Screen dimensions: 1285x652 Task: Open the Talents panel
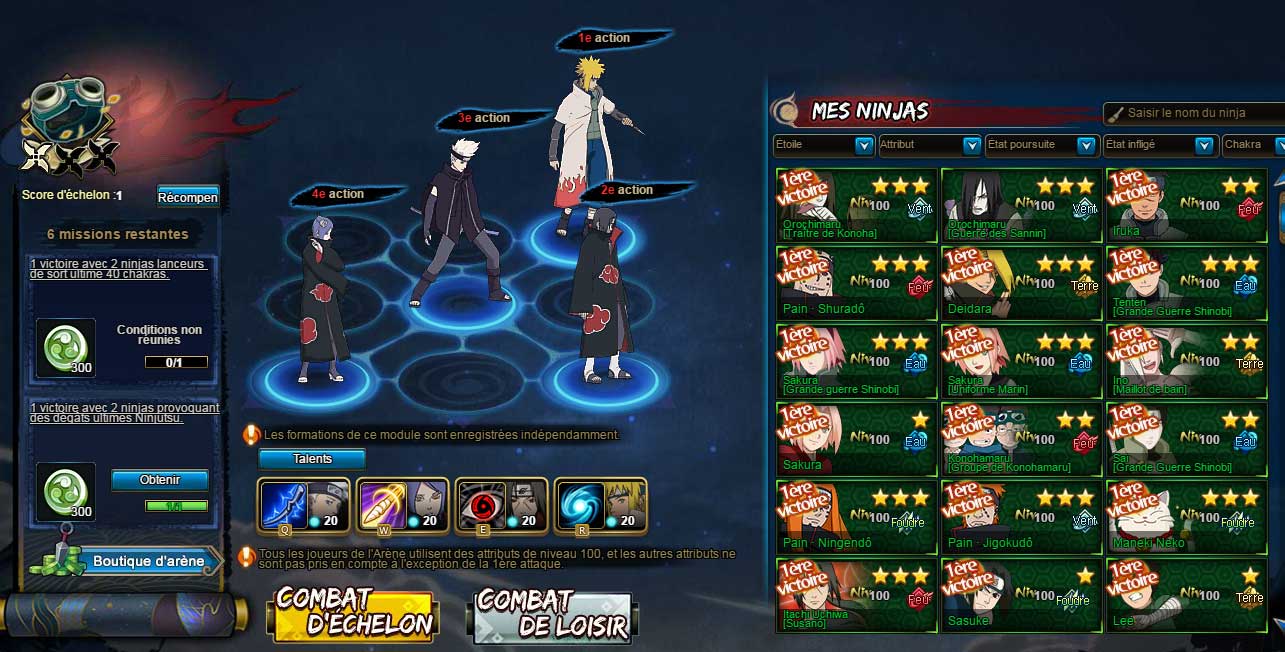click(312, 459)
